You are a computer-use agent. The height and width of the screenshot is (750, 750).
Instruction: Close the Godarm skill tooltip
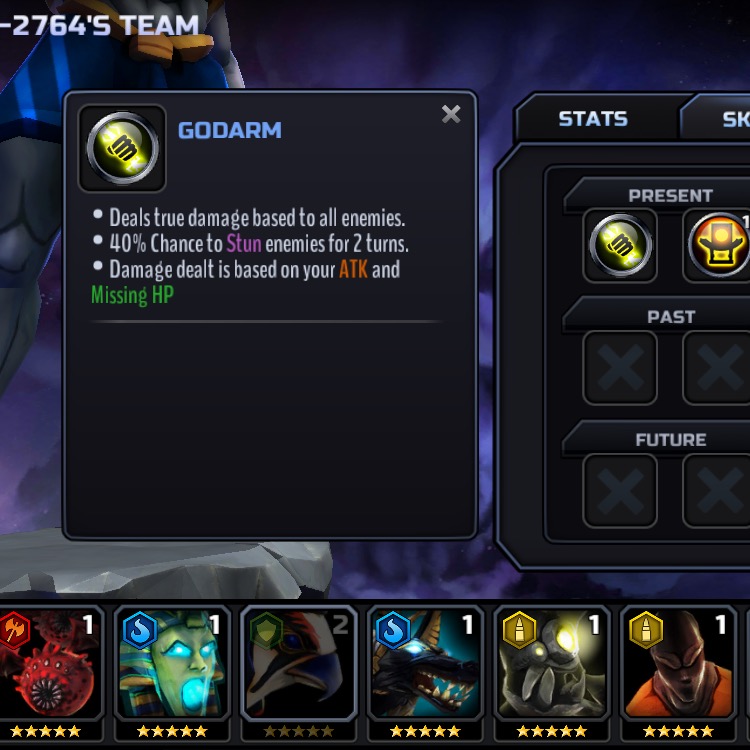451,114
